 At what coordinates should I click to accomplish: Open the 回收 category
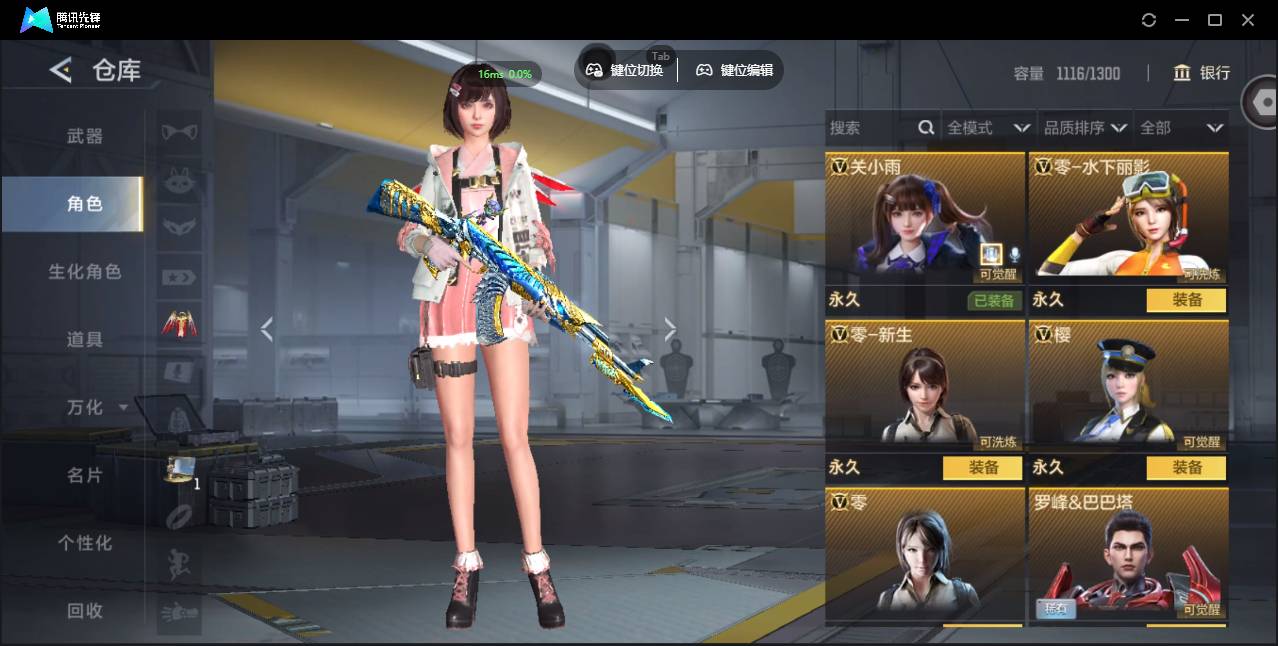85,611
